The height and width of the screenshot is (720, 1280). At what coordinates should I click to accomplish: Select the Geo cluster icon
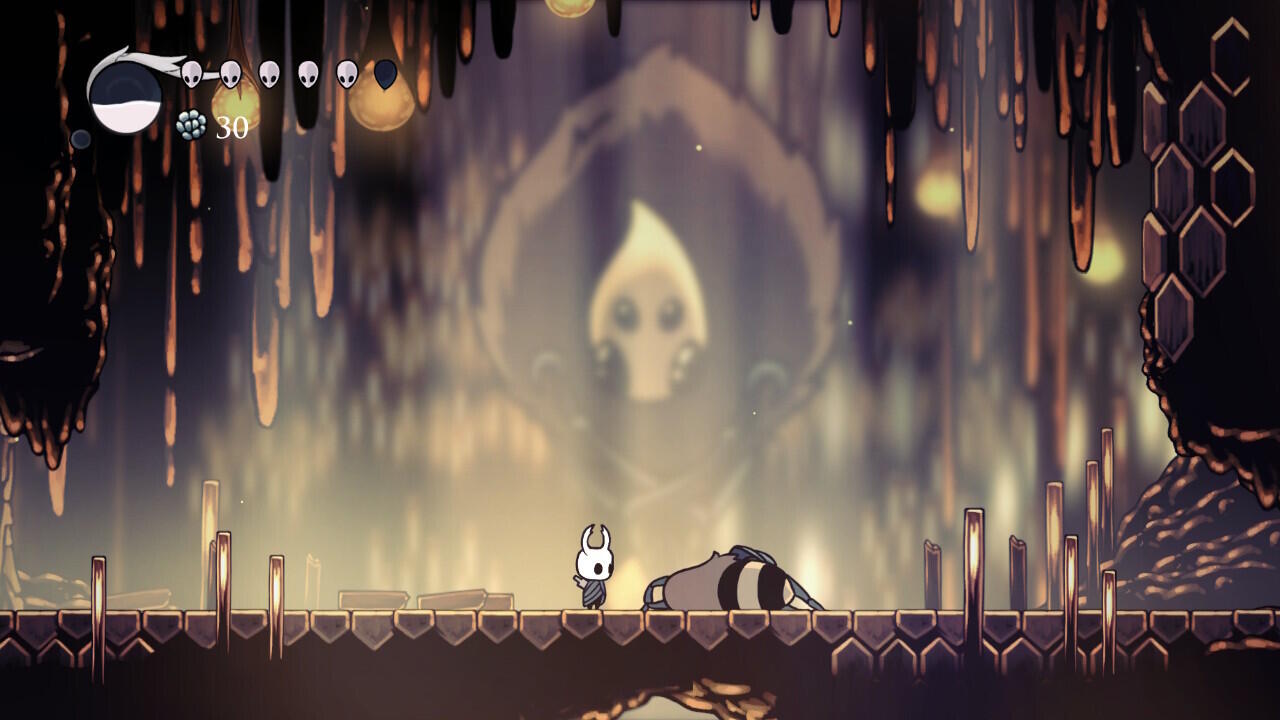pos(190,125)
